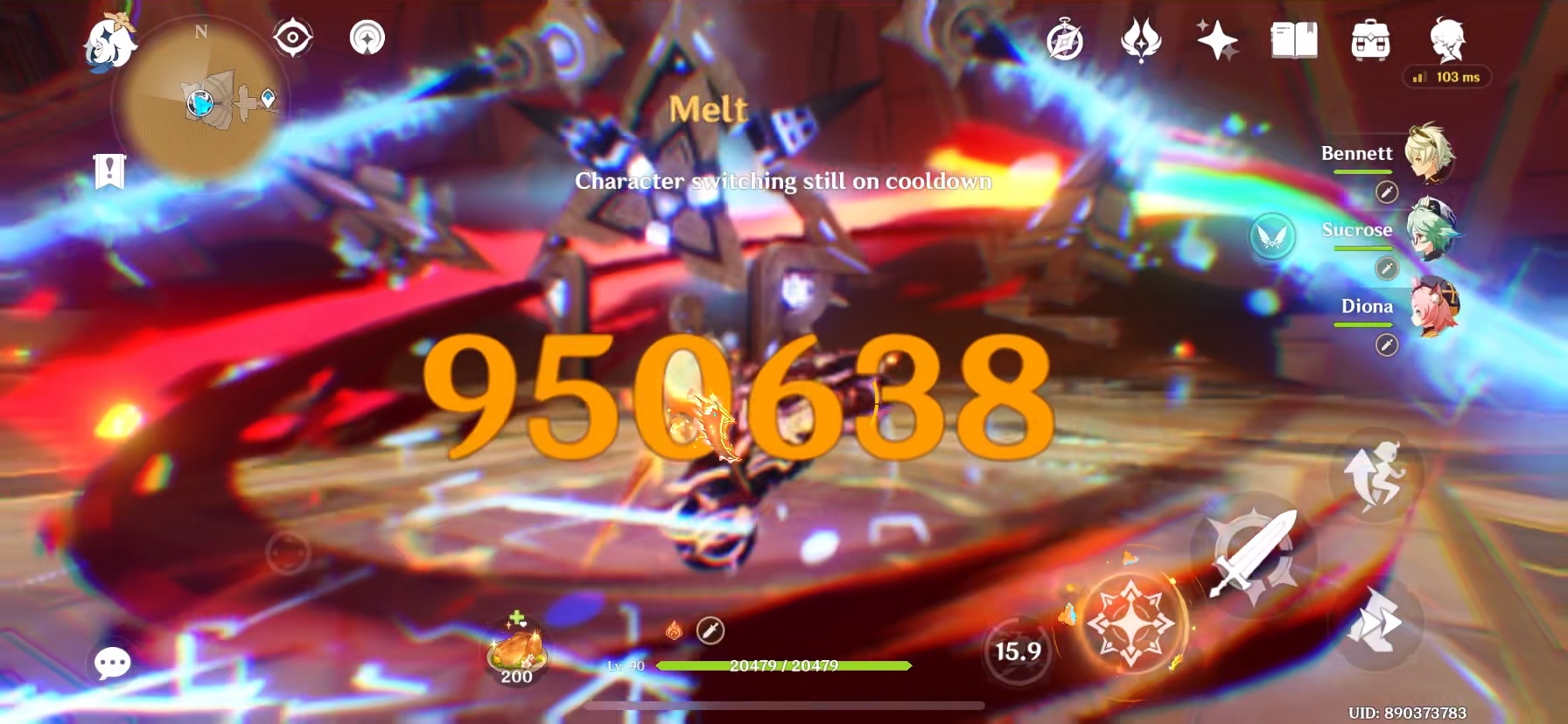Screen dimensions: 1568x724
Task: Open the Adventurer Handbook
Action: (1296, 40)
